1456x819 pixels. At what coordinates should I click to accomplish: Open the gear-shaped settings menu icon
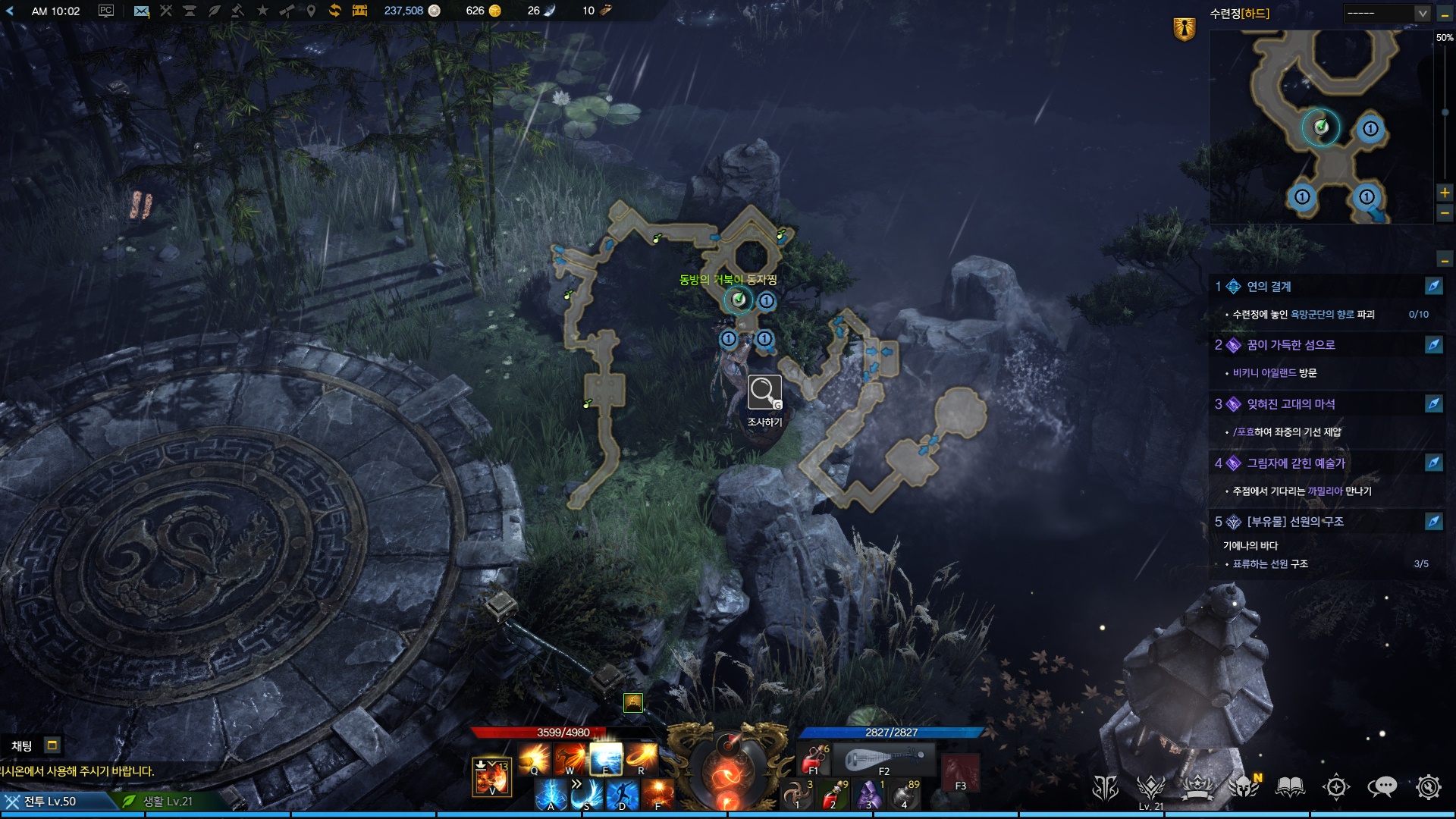(1429, 787)
